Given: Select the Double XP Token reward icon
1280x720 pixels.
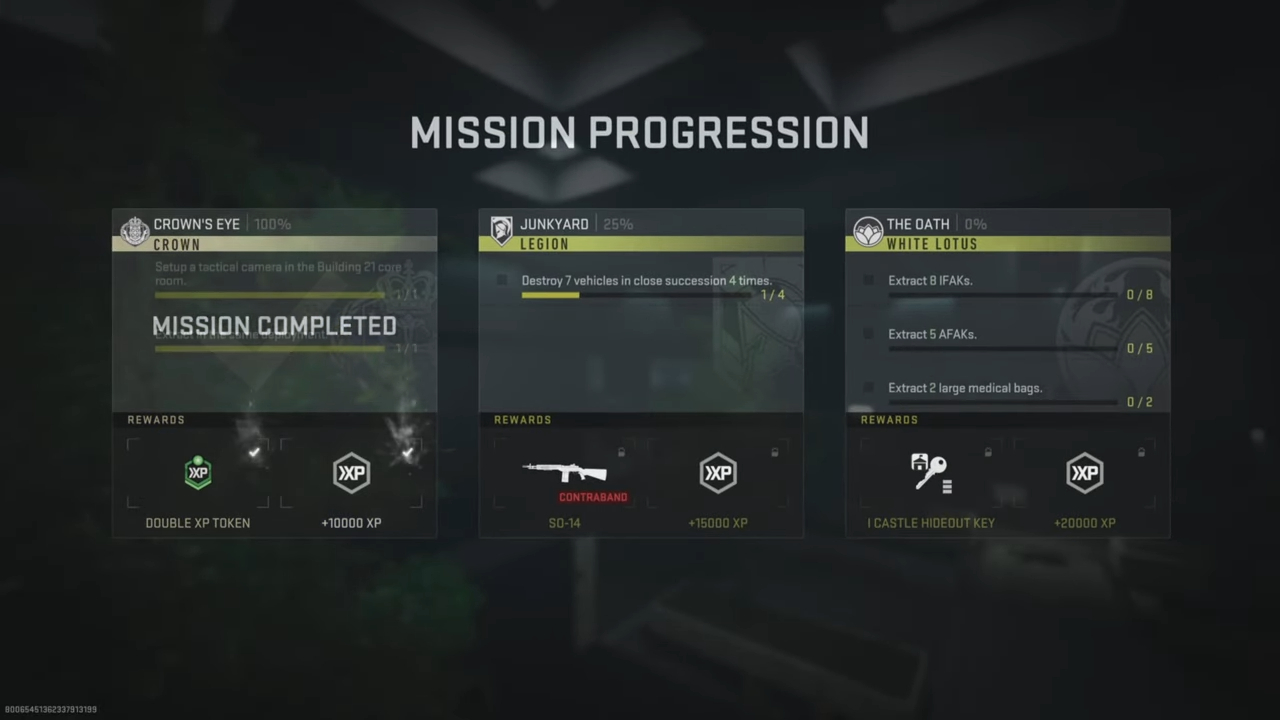Looking at the screenshot, I should pos(197,472).
